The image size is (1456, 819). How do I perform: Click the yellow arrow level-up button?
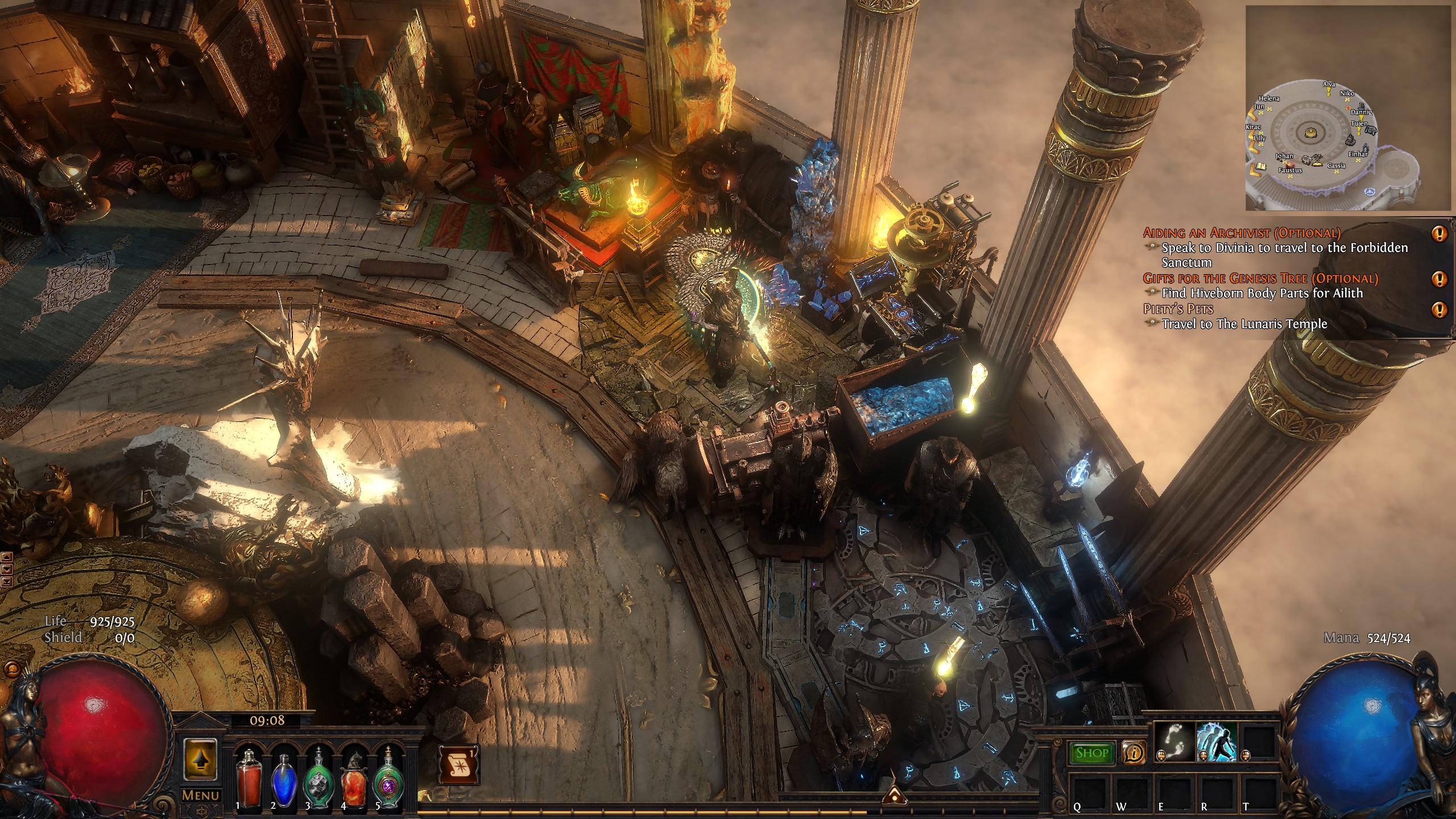click(x=200, y=759)
